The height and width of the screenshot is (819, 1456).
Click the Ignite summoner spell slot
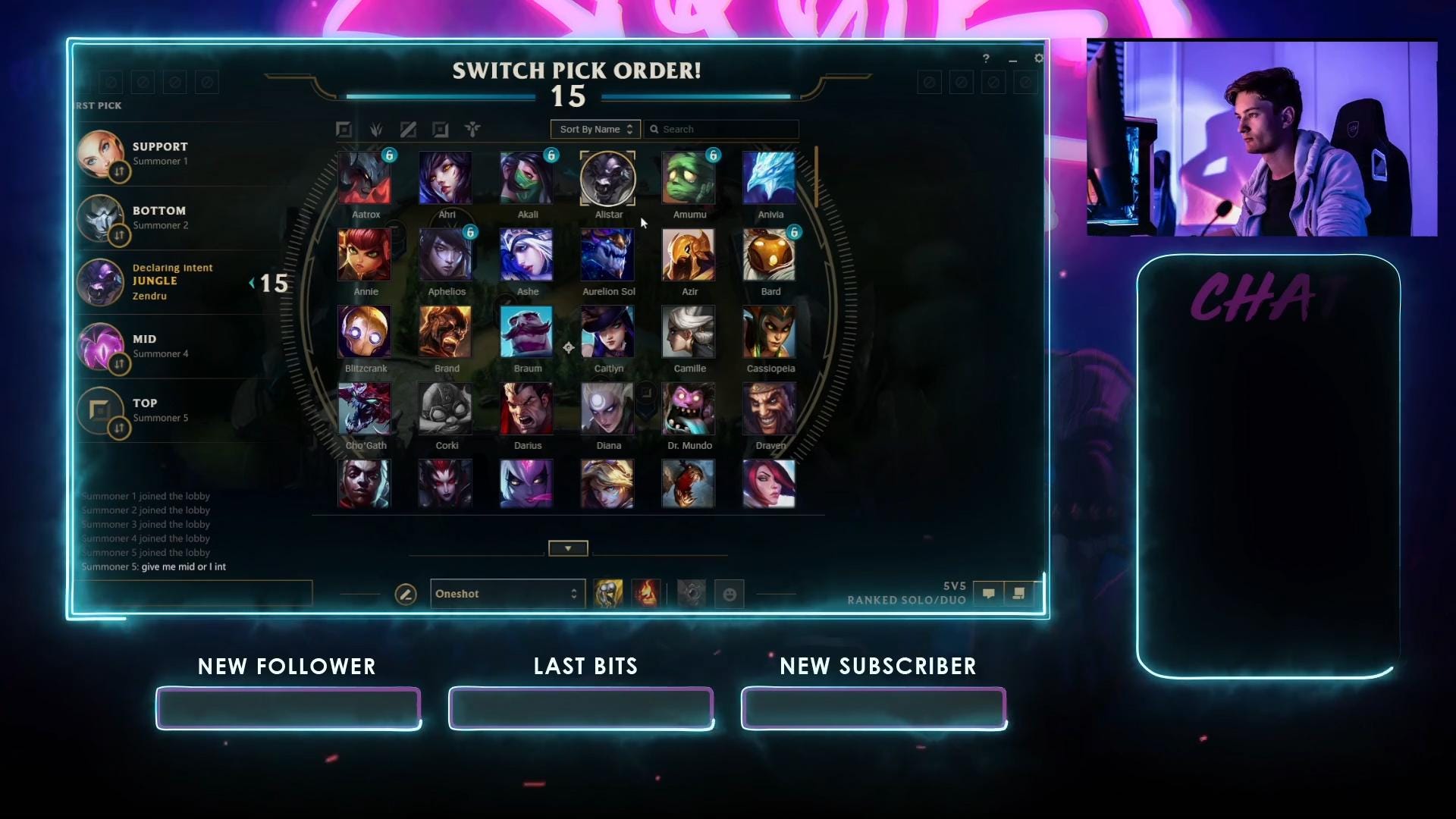[645, 594]
